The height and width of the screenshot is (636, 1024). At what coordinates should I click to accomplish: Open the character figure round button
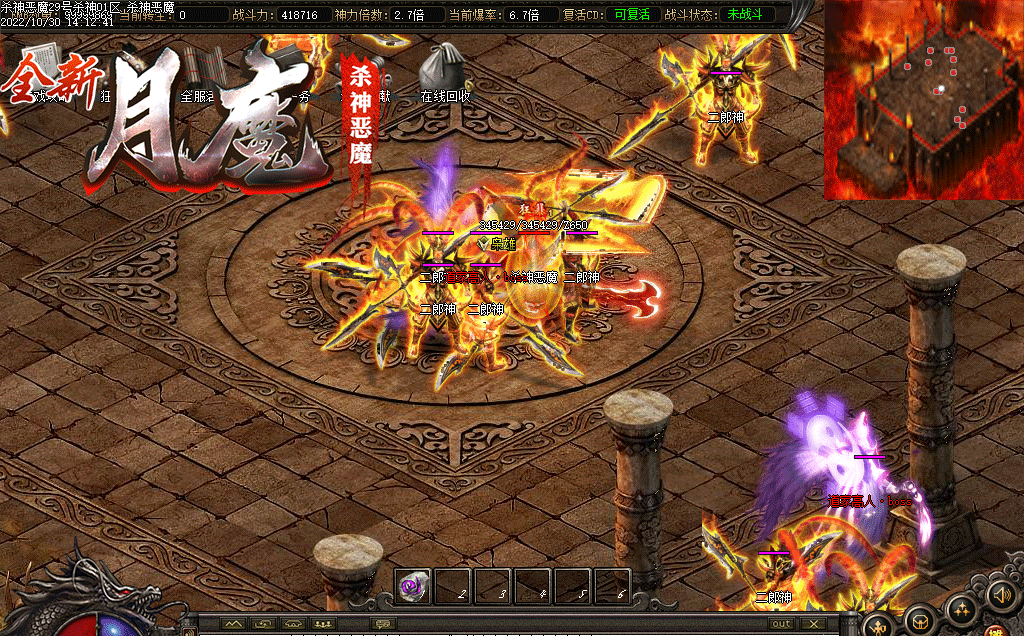point(878,626)
